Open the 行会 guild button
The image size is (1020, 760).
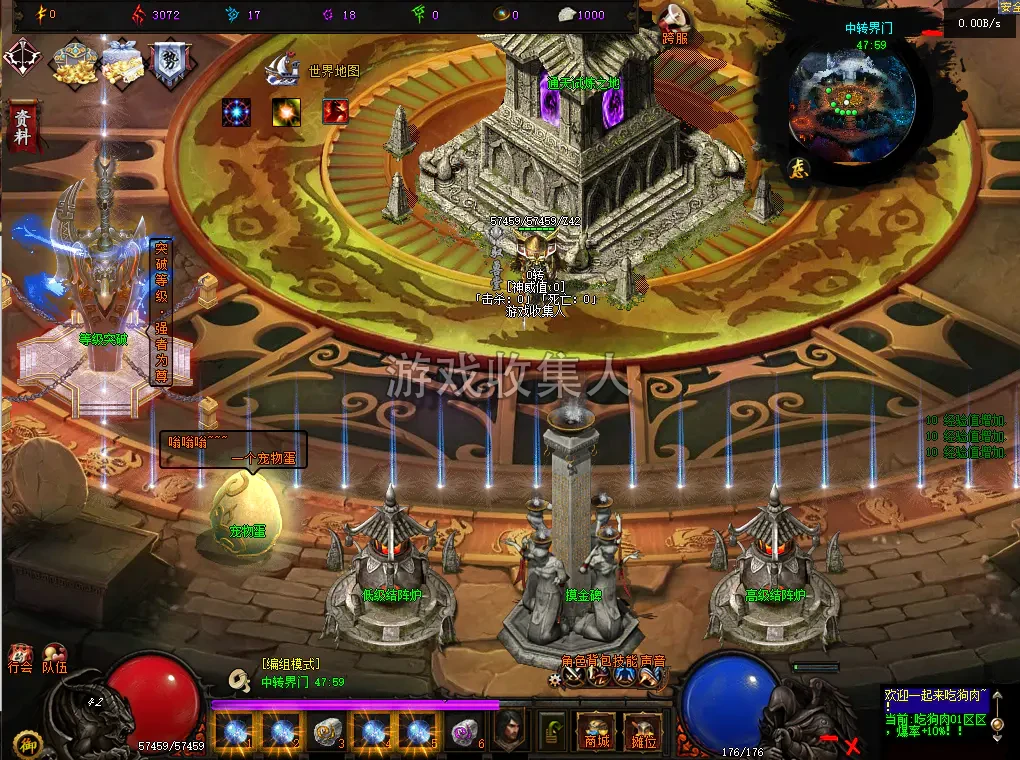click(20, 659)
